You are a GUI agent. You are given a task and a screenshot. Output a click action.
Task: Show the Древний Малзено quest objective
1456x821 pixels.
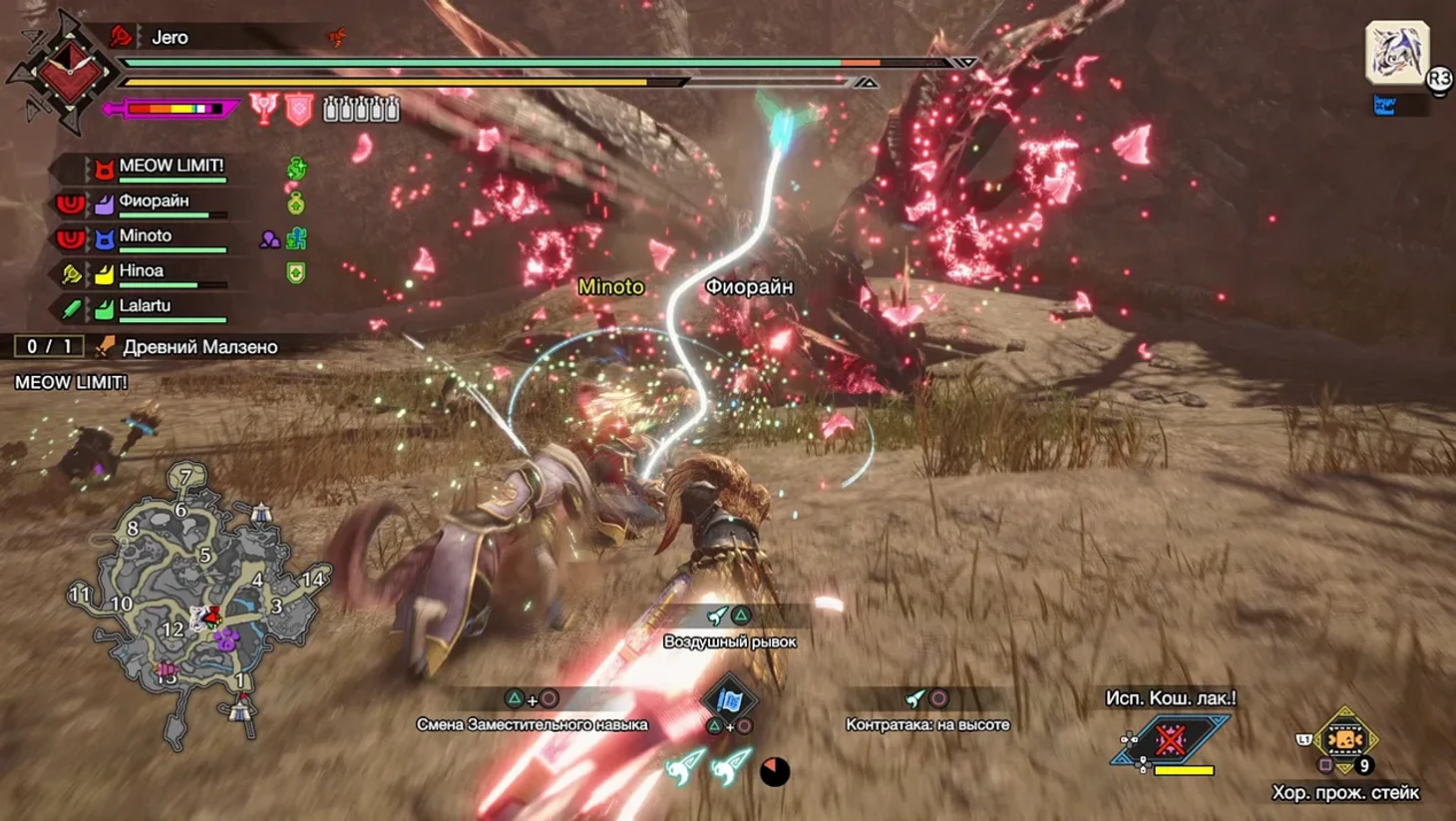click(199, 347)
